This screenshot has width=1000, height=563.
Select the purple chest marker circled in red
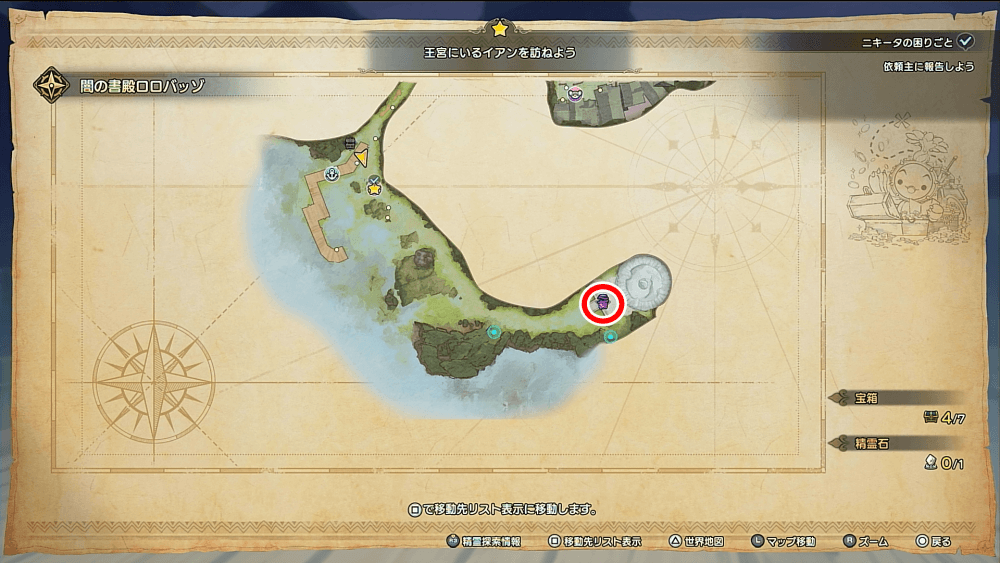coord(602,302)
